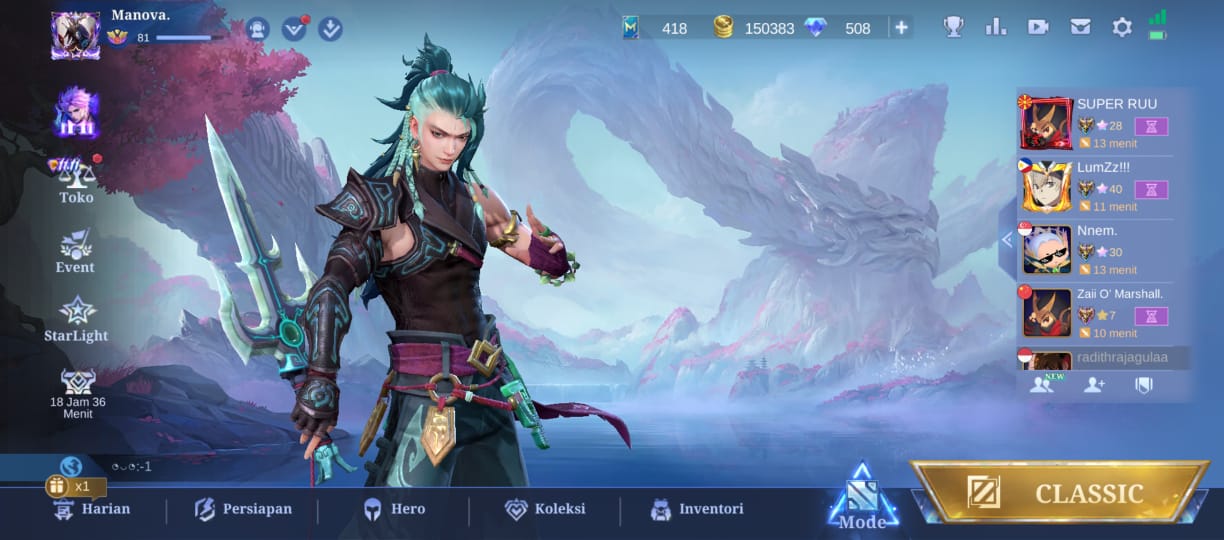Viewport: 1224px width, 540px height.
Task: Start a match with the CLASSIC button
Action: coord(1058,493)
